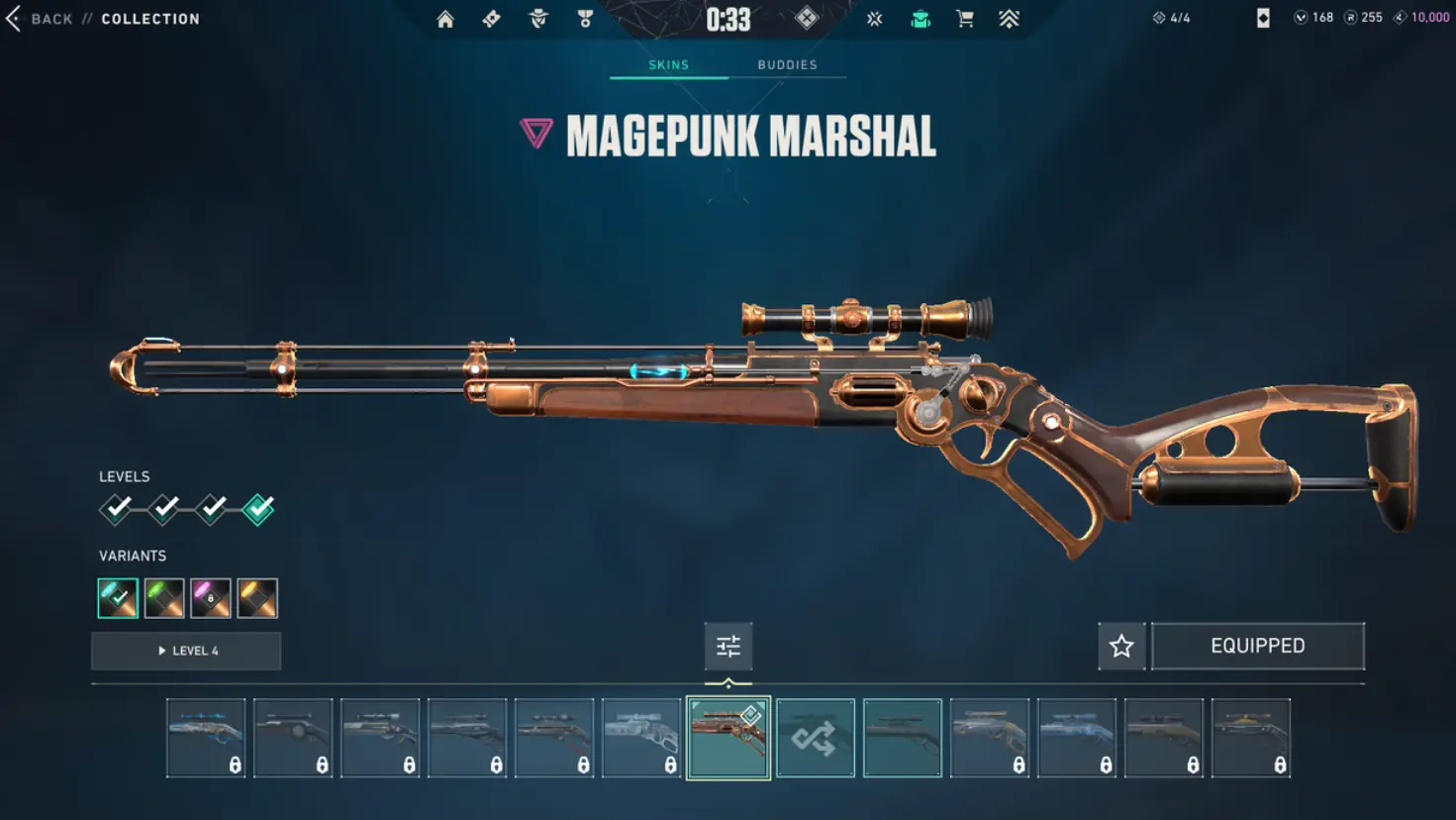The width and height of the screenshot is (1456, 820).
Task: Click the Equipped button
Action: coord(1257,647)
